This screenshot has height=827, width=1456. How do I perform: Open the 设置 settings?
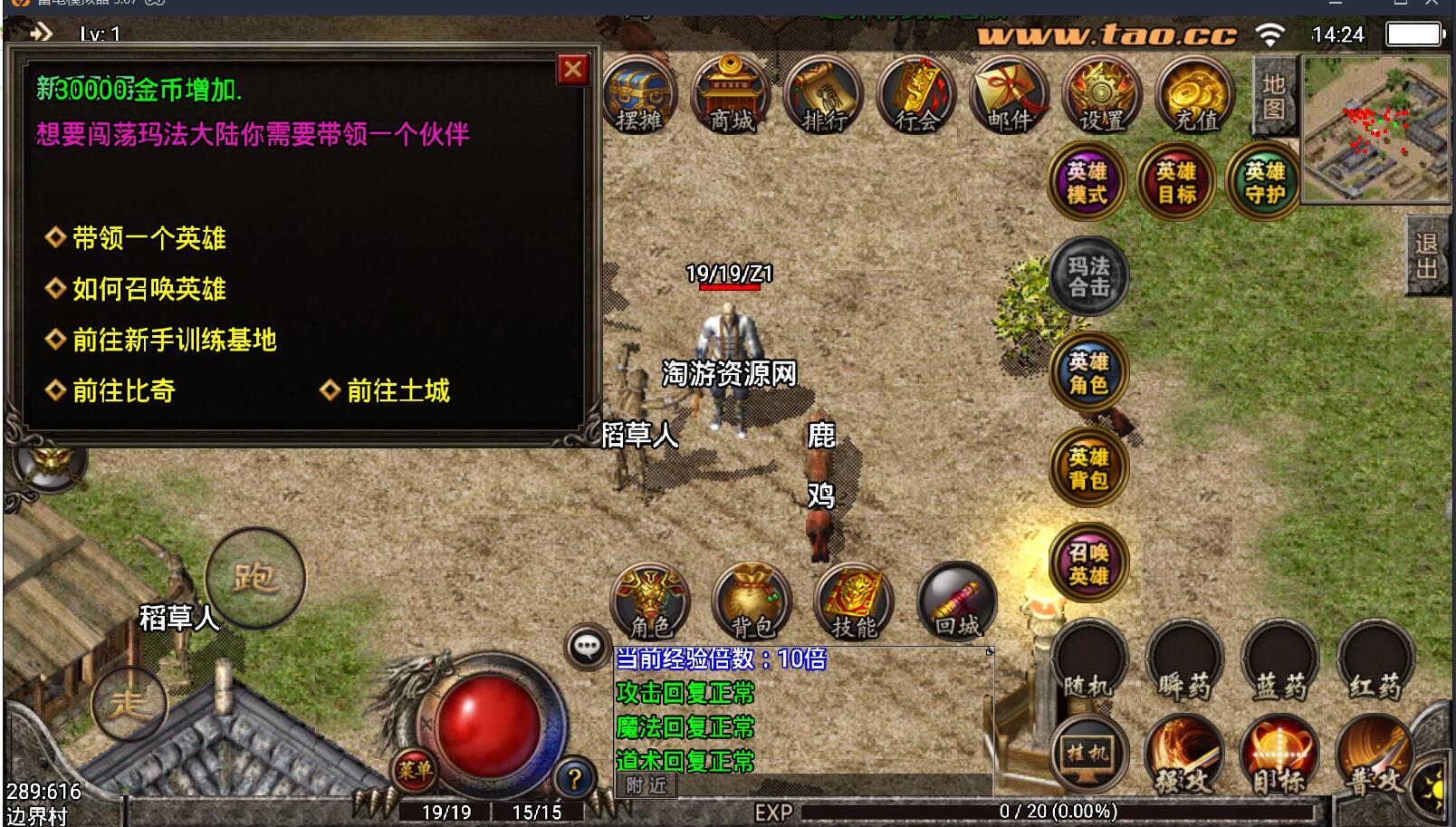coord(1103,95)
